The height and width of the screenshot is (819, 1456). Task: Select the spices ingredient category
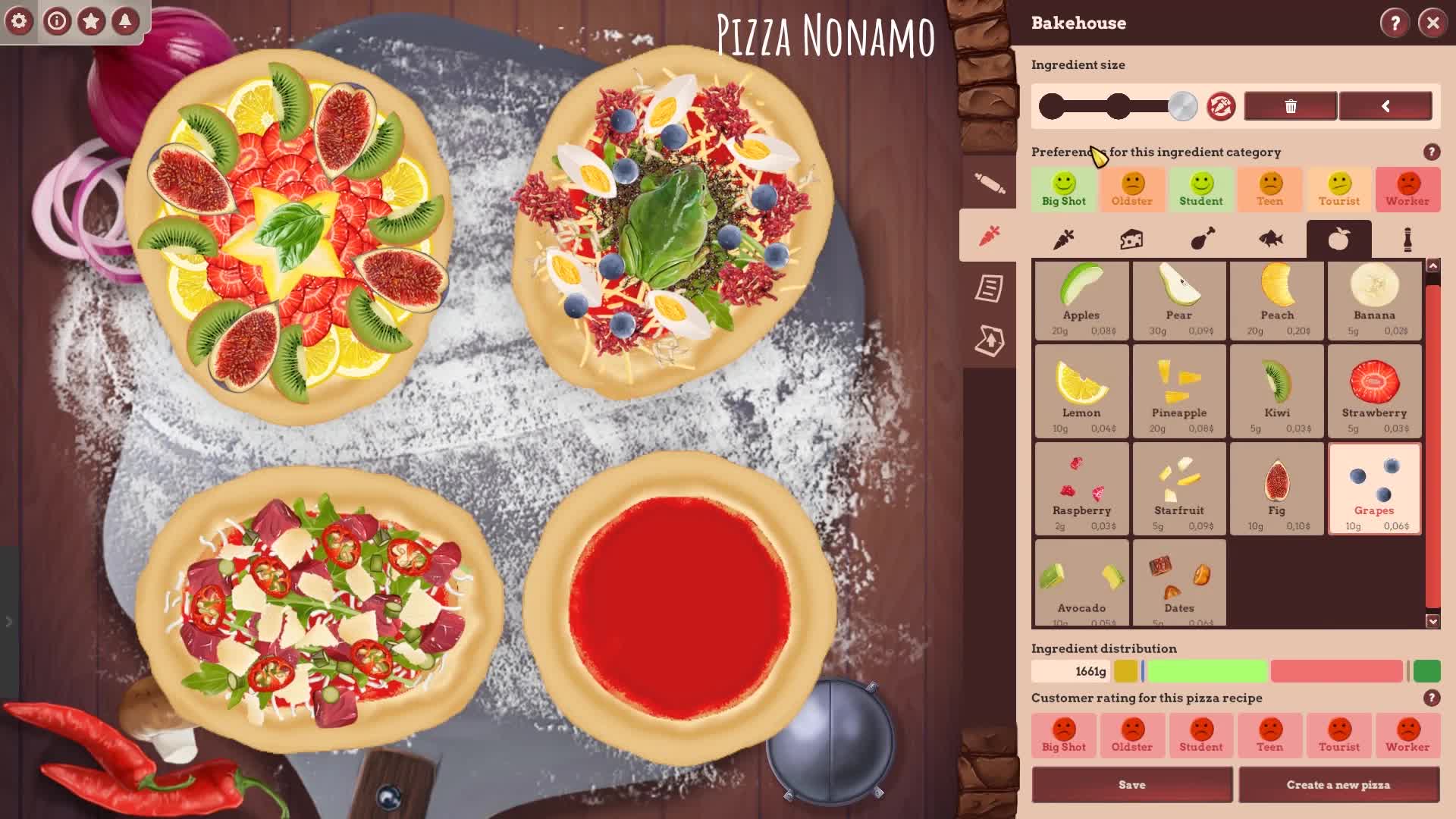click(1407, 237)
